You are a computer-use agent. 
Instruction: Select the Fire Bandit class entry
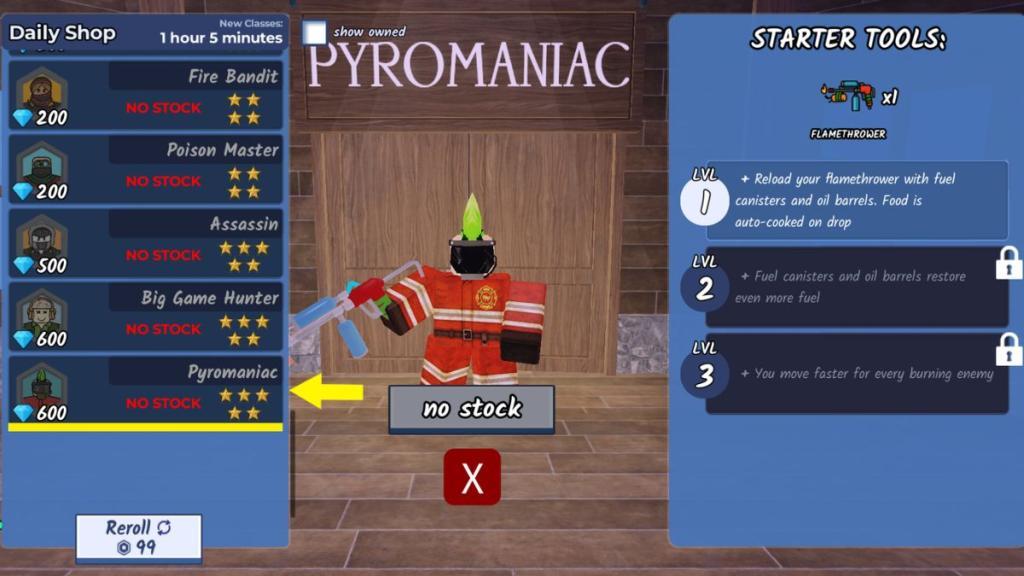(146, 96)
